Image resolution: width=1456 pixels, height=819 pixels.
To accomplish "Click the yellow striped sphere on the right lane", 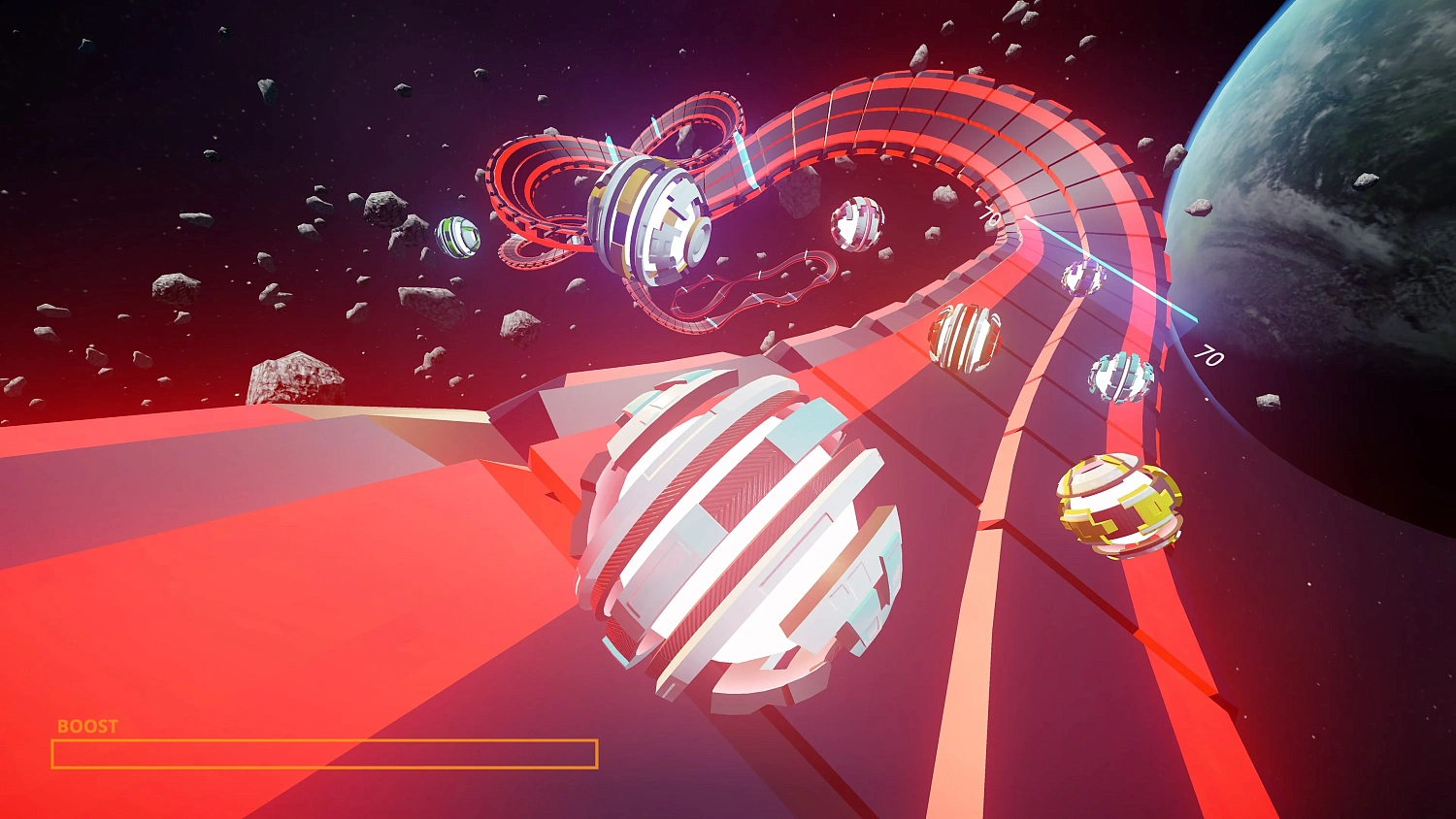I will 1118,505.
